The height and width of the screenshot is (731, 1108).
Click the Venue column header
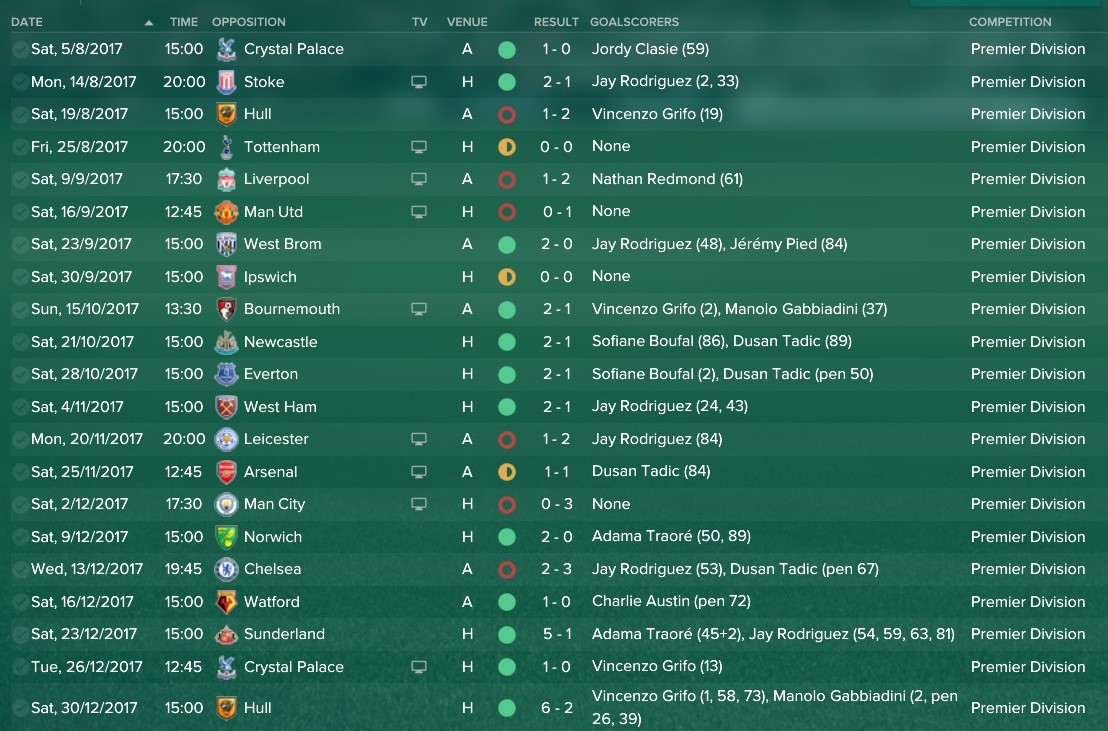pos(467,22)
